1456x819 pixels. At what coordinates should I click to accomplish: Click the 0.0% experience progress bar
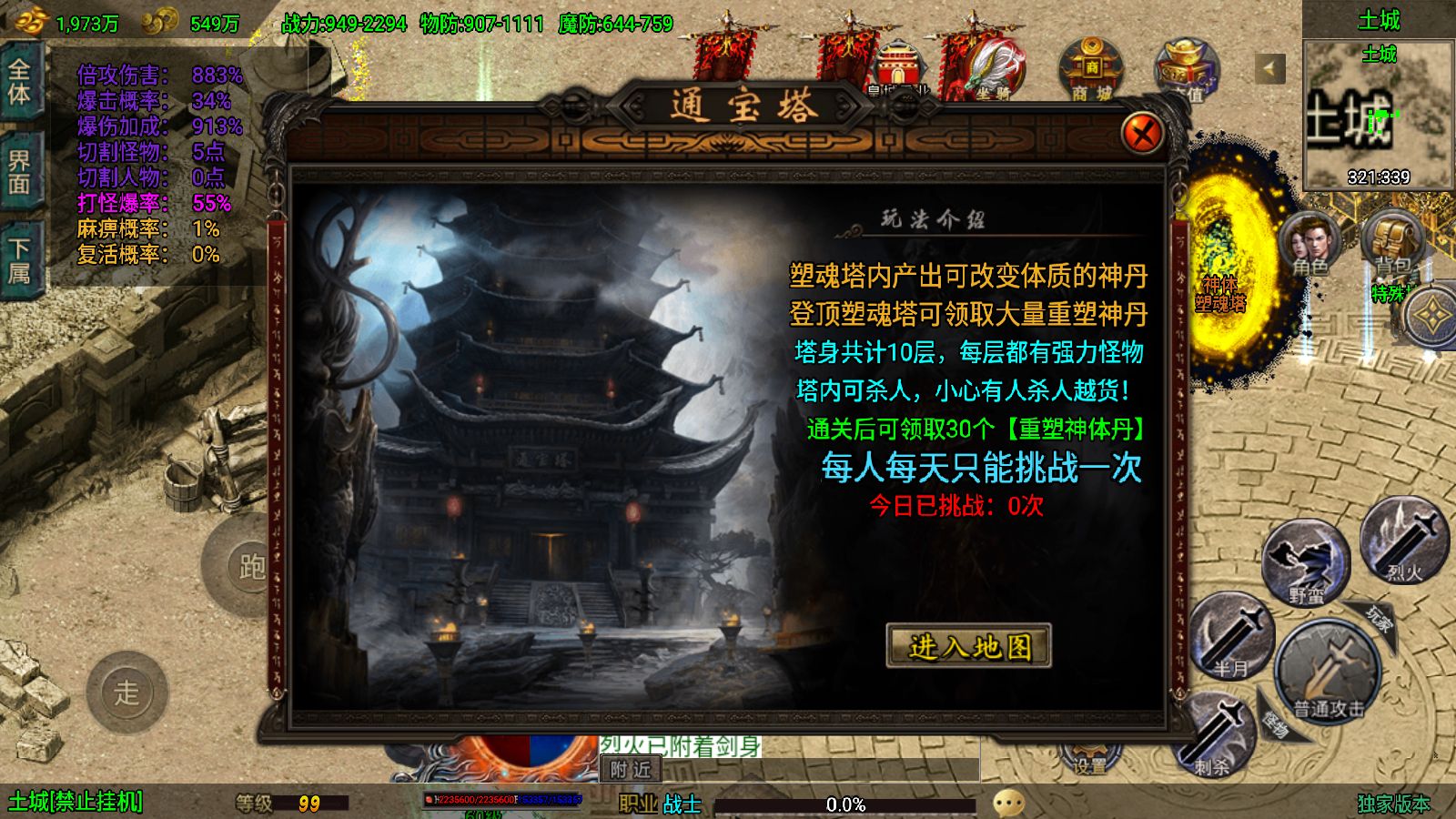(x=847, y=803)
